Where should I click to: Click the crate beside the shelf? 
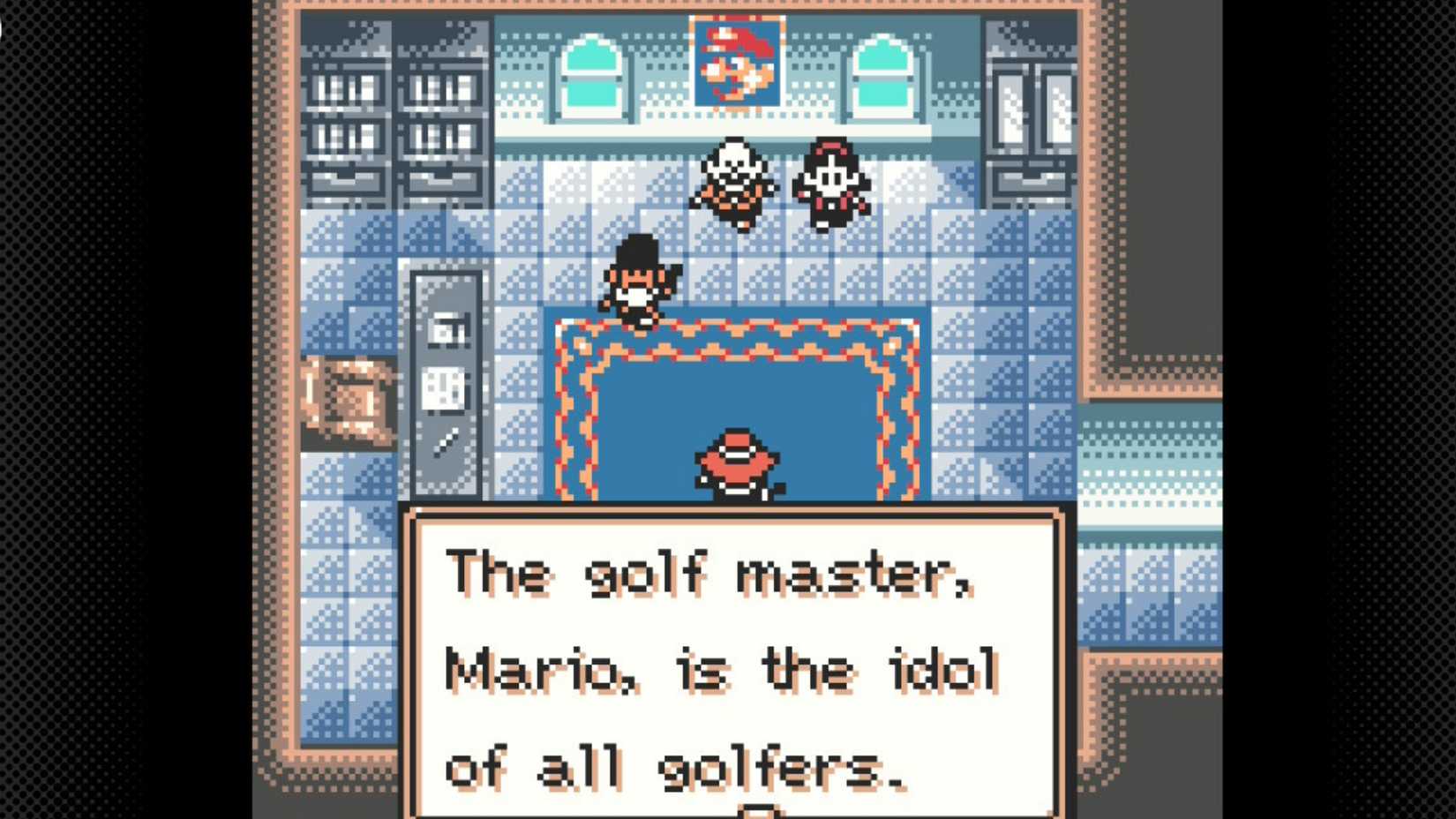click(x=349, y=397)
